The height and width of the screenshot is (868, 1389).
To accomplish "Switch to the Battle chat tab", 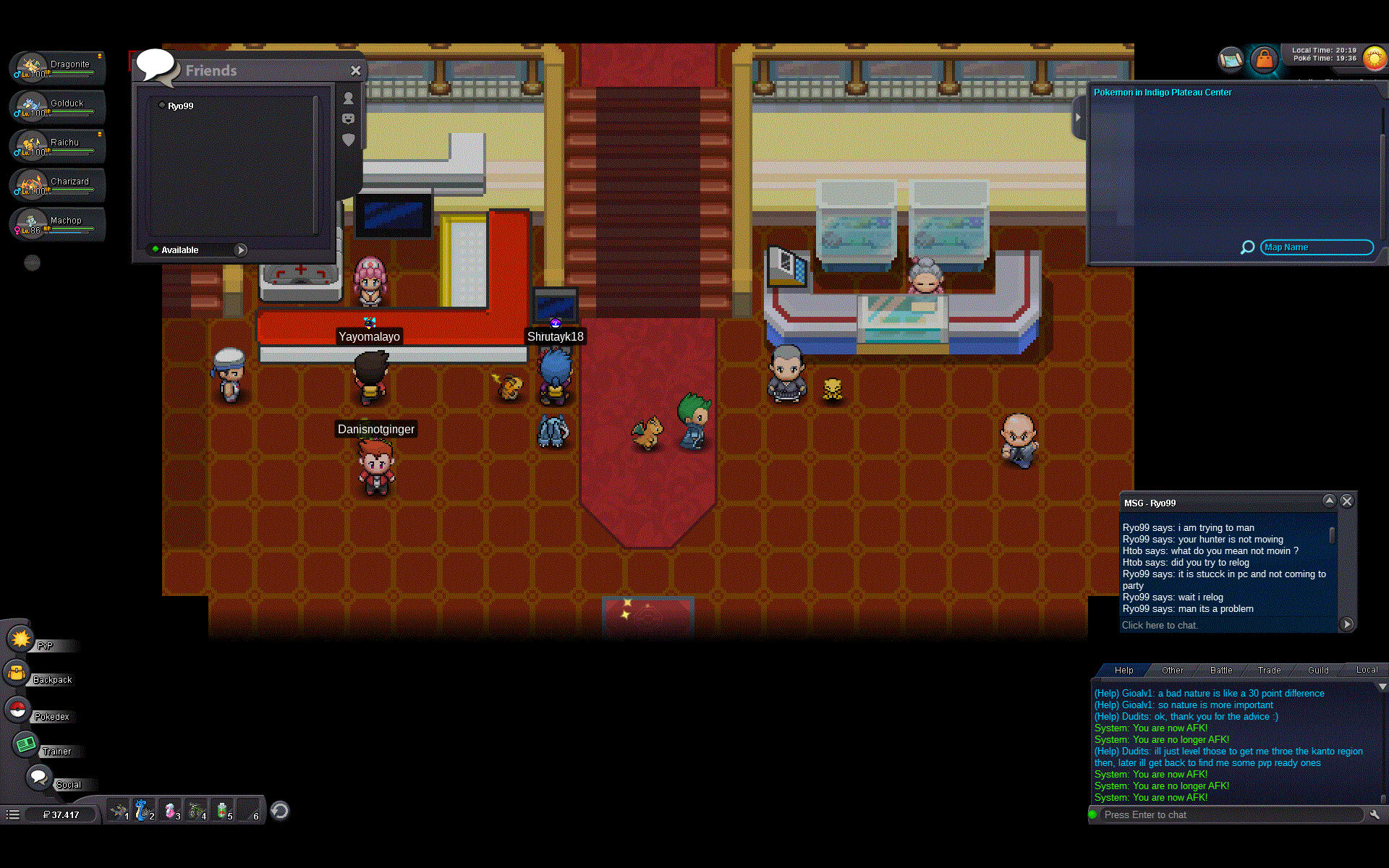I will [x=1220, y=670].
